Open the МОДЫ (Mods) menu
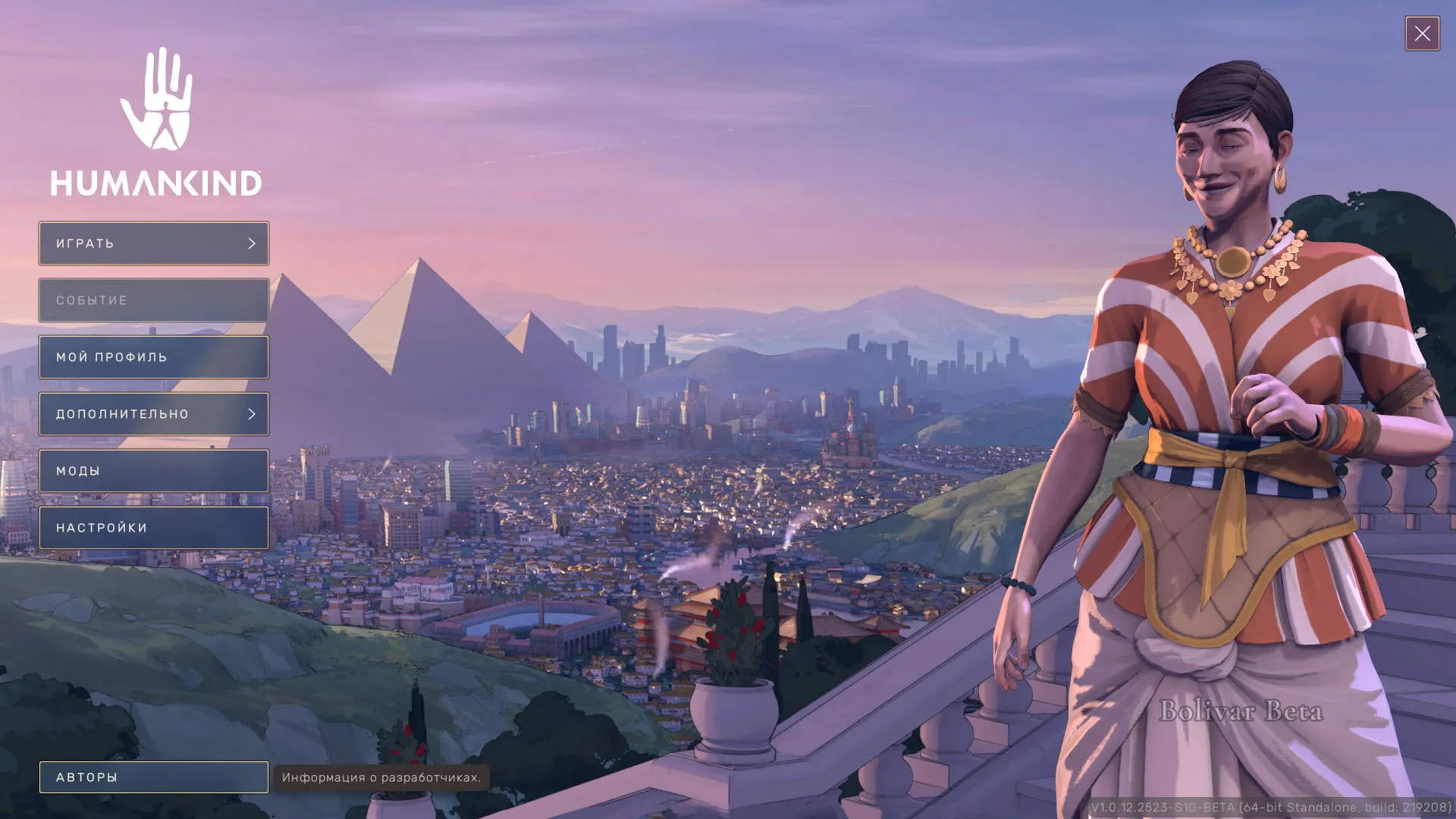The height and width of the screenshot is (819, 1456). [x=154, y=471]
